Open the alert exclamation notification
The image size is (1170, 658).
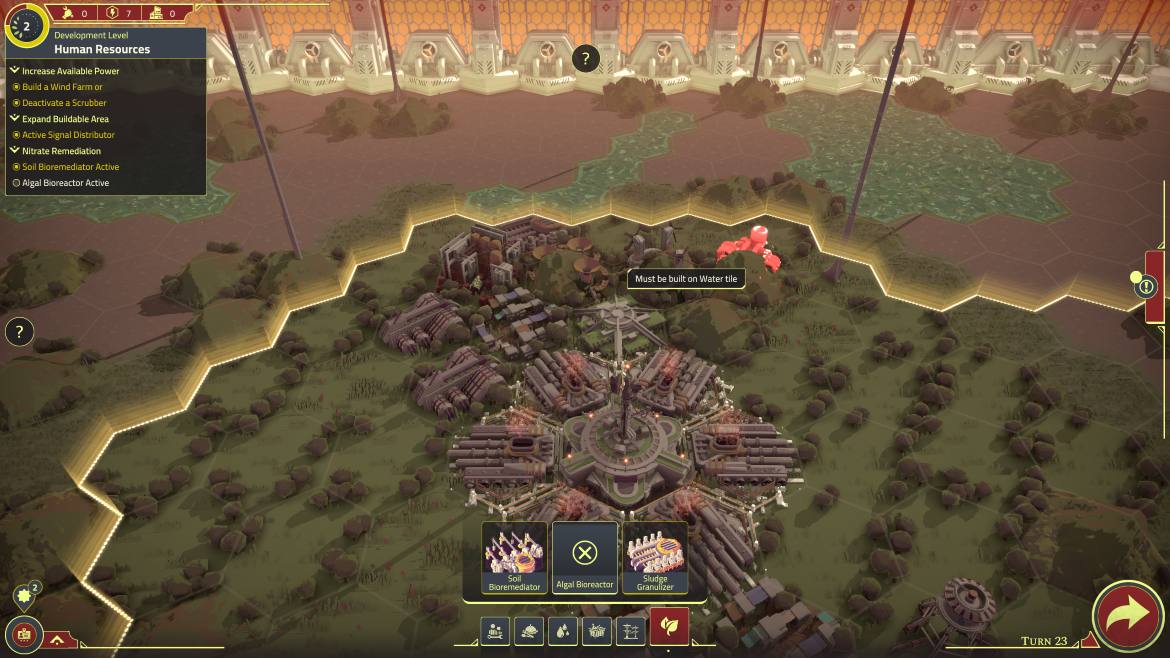[x=1146, y=287]
